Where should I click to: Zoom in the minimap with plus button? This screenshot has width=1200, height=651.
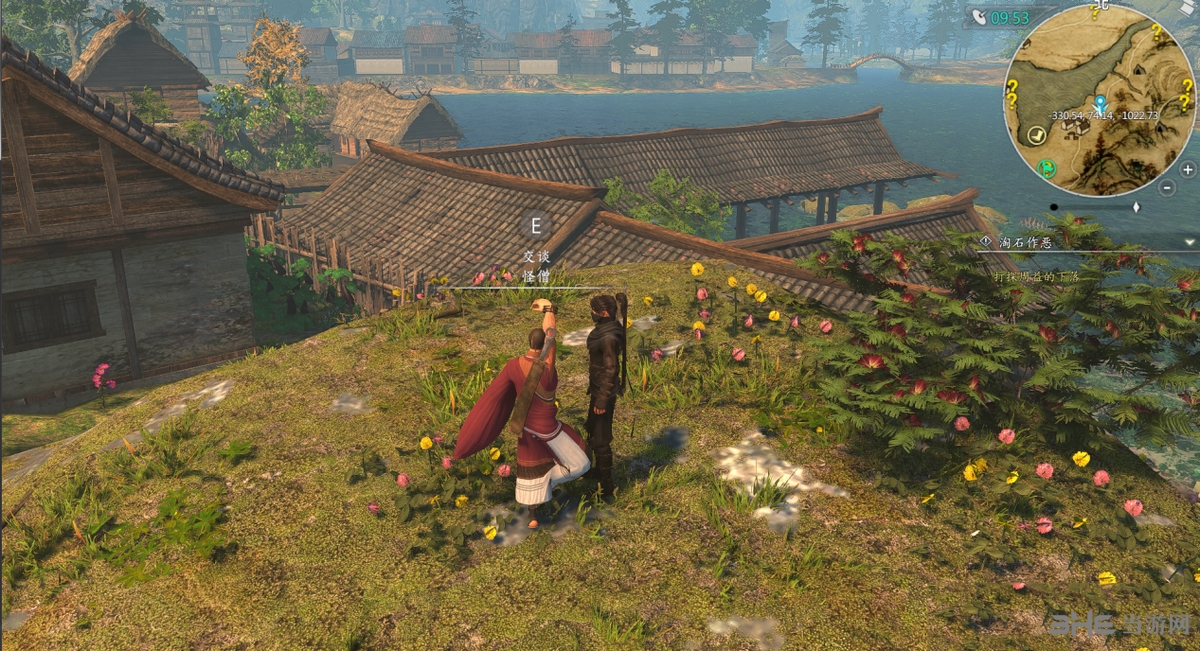pyautogui.click(x=1188, y=169)
